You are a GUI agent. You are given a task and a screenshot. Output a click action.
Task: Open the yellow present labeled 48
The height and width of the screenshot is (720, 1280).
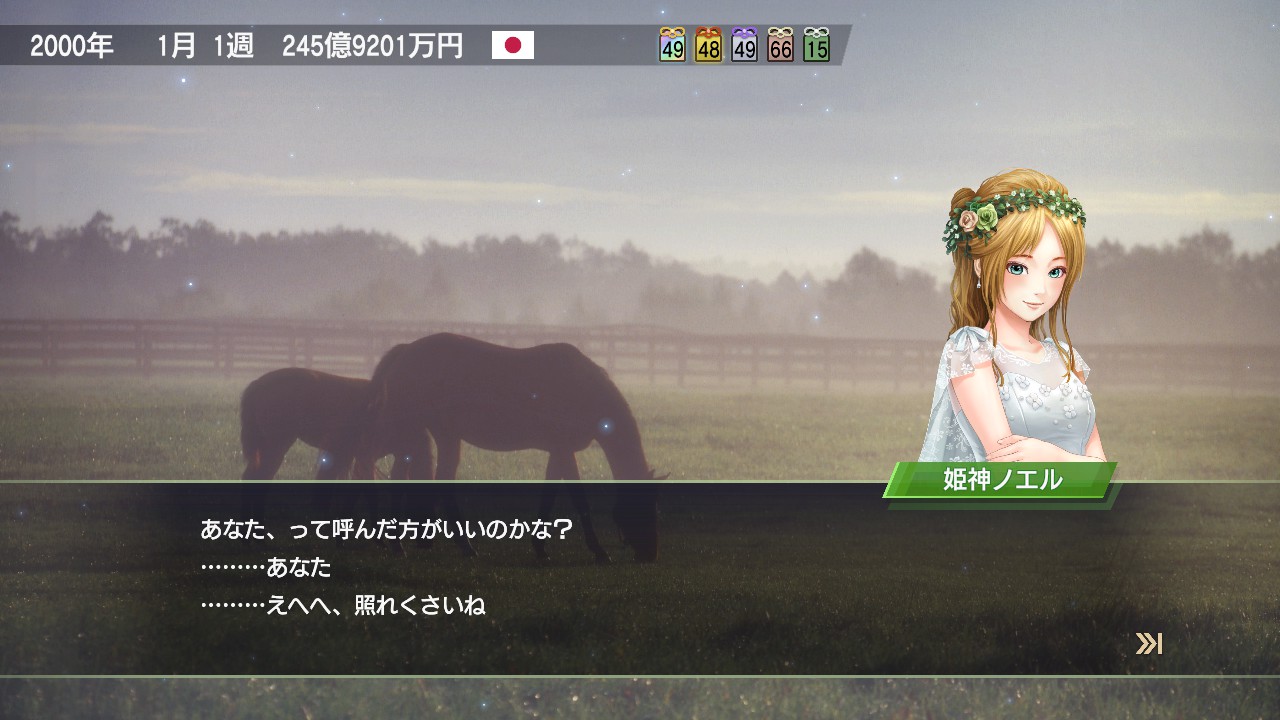pos(708,45)
